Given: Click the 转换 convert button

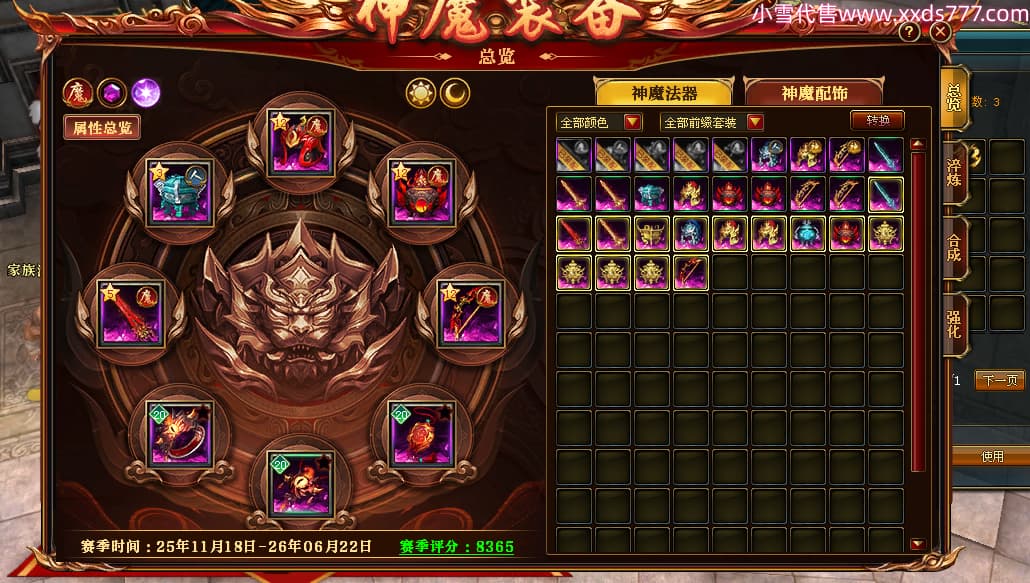Looking at the screenshot, I should (x=877, y=120).
